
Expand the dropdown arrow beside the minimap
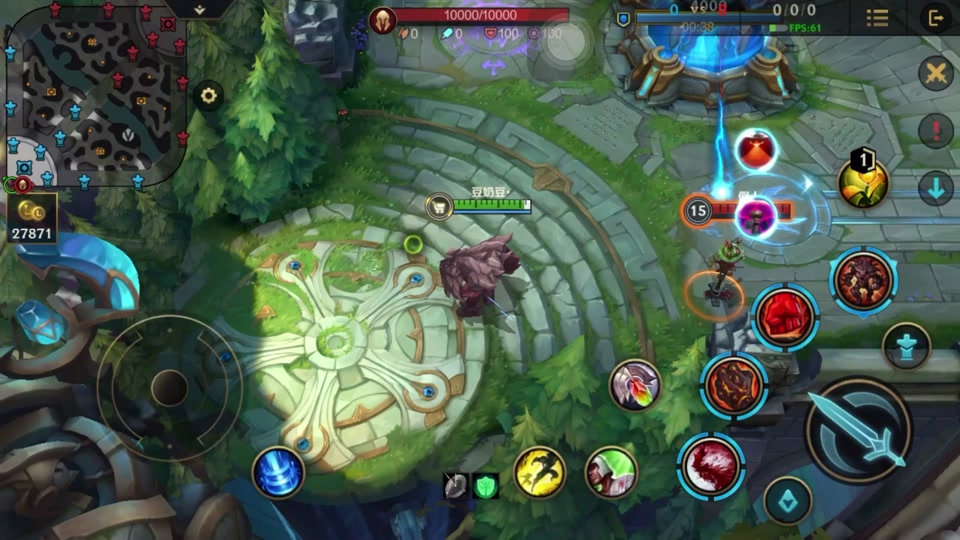(198, 9)
